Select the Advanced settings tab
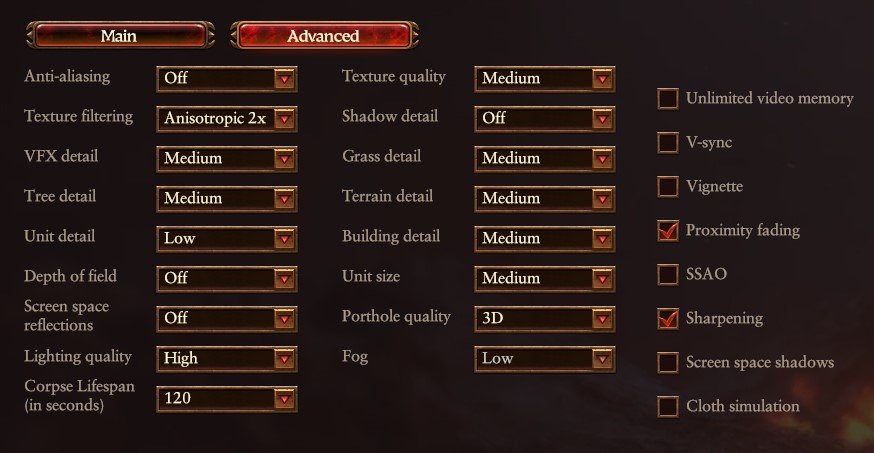This screenshot has height=453, width=874. pos(323,36)
